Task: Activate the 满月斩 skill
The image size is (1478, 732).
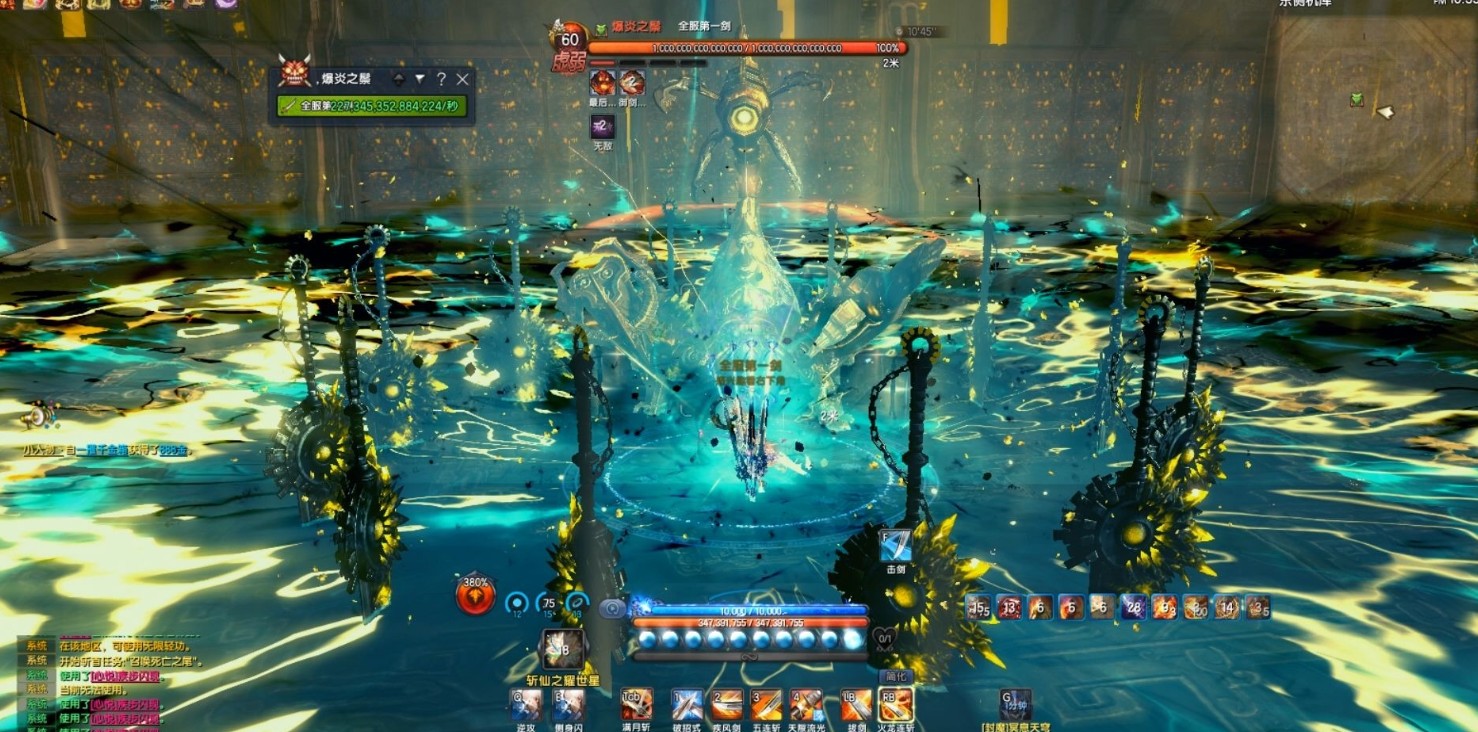Action: pos(636,704)
